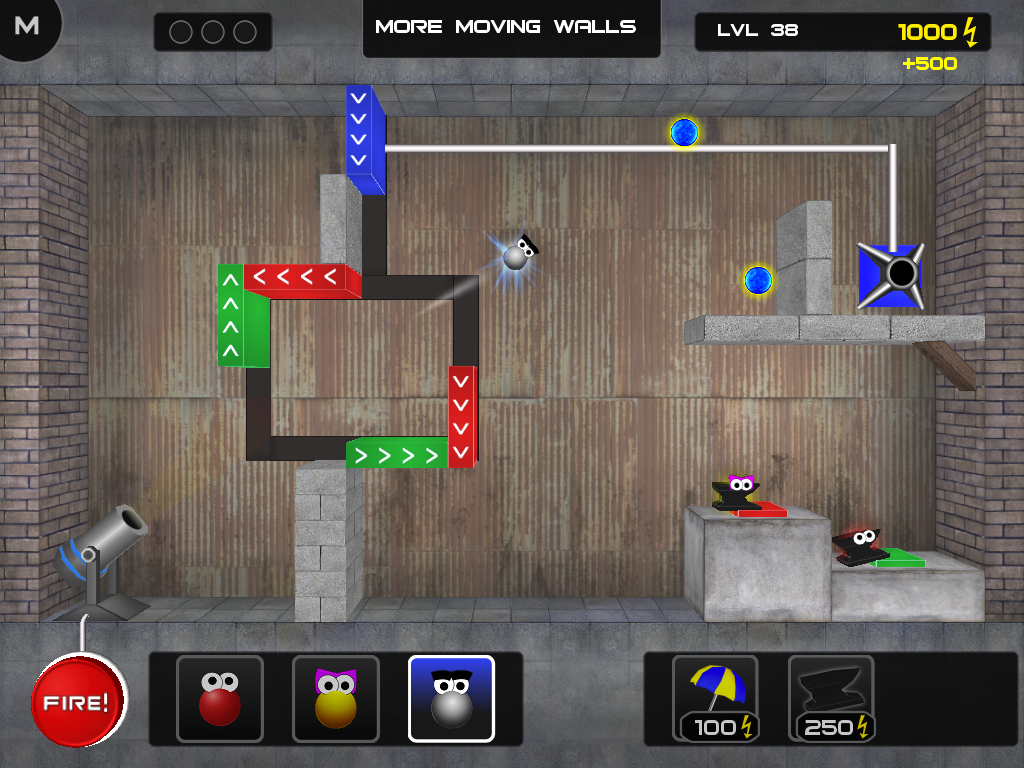Select the red ball character
The height and width of the screenshot is (768, 1024).
click(220, 698)
